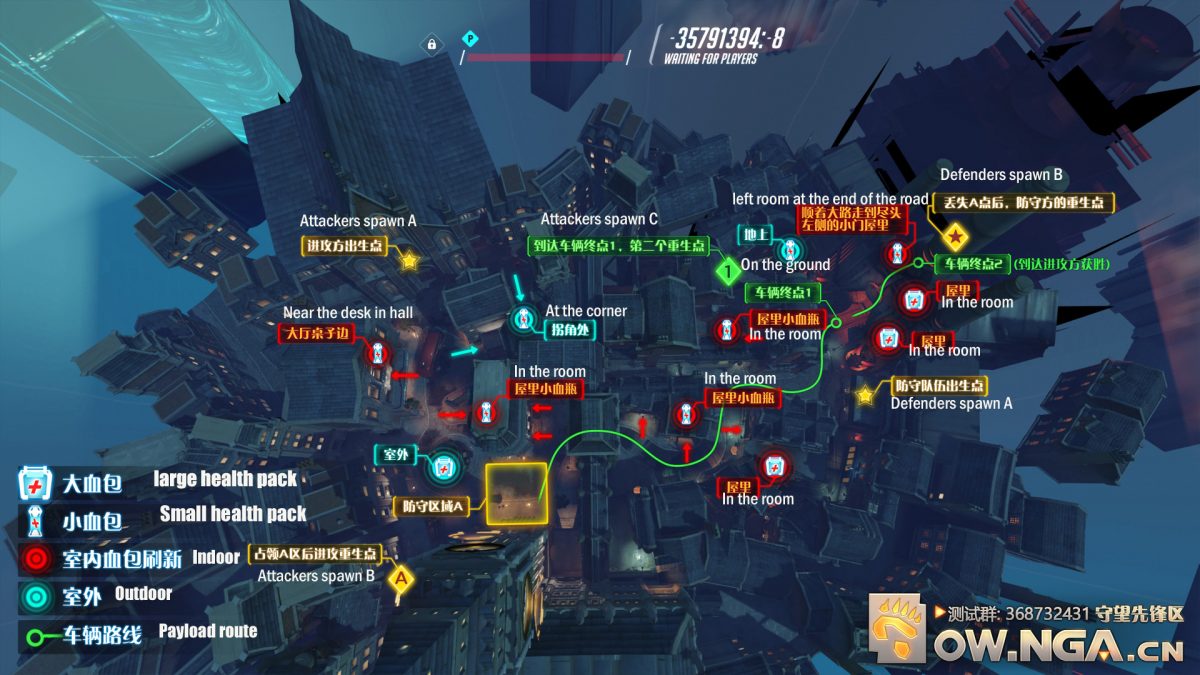The image size is (1200, 675).
Task: Select the Small health pack legend entry
Action: (x=36, y=520)
